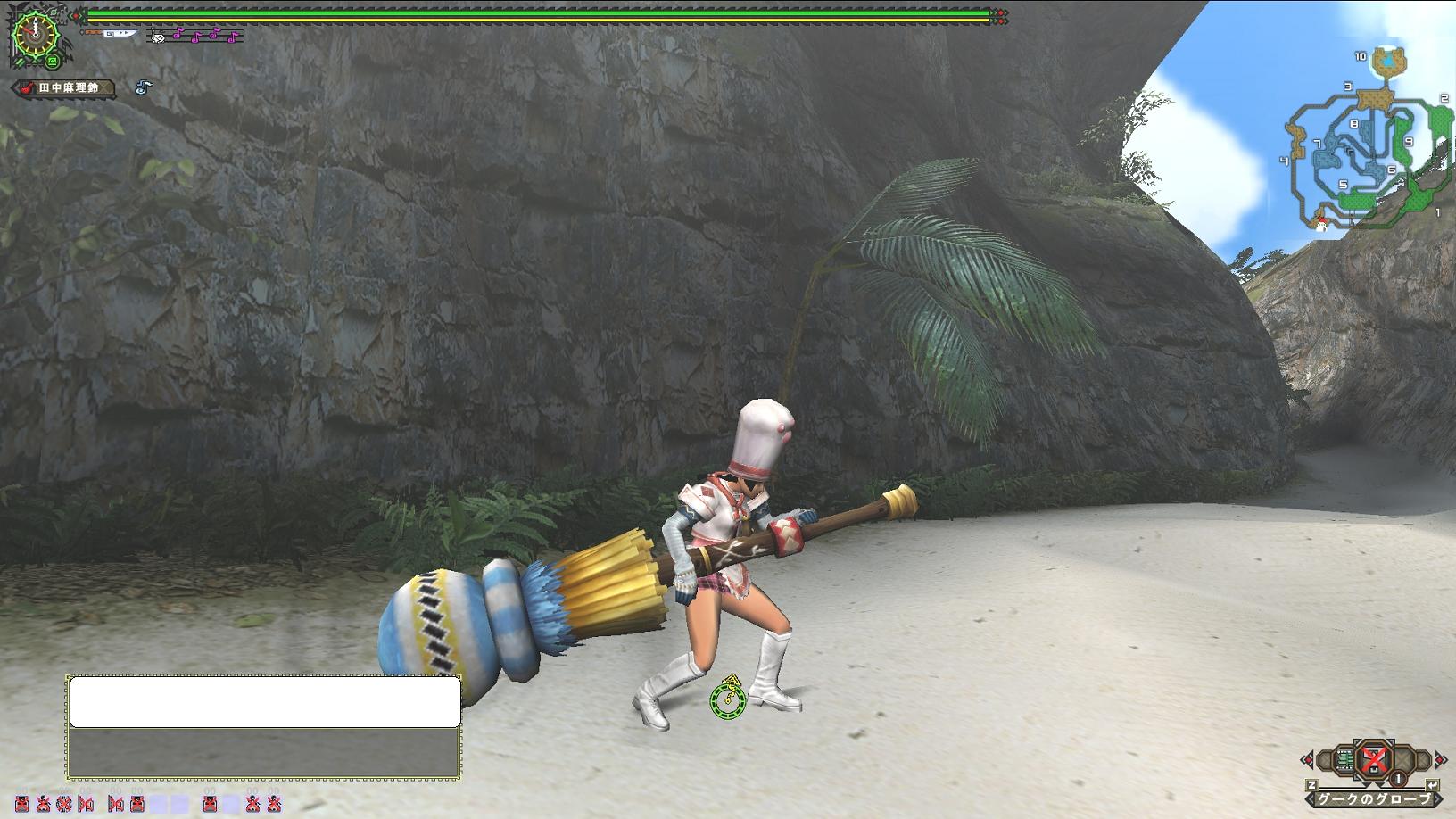Click the small green icon below the clock
The image size is (1456, 819).
tap(53, 62)
